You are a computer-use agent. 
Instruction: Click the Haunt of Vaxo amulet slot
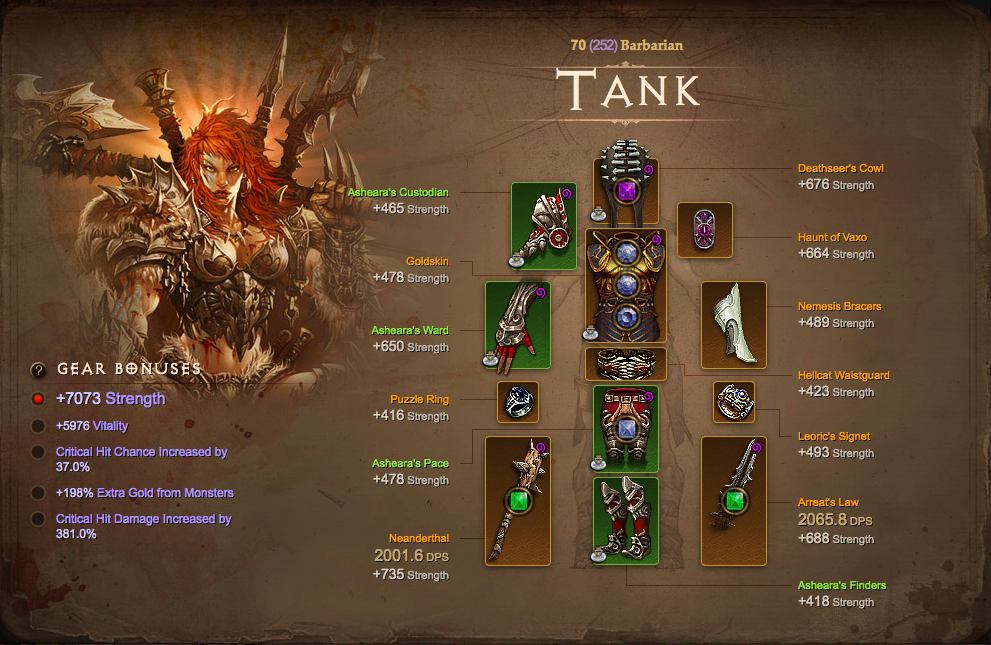tap(705, 230)
